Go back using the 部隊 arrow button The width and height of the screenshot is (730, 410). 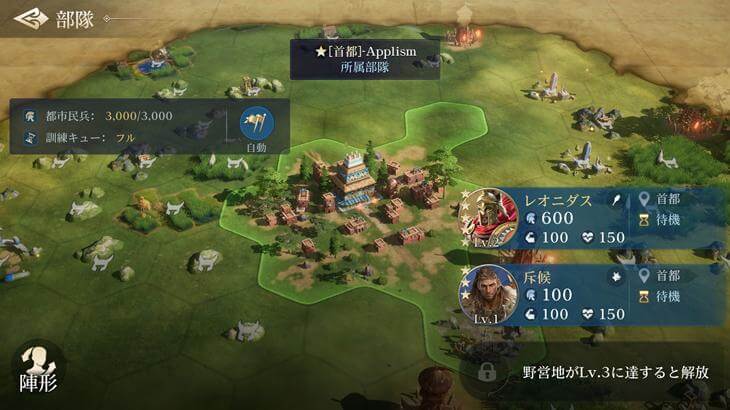(32, 18)
